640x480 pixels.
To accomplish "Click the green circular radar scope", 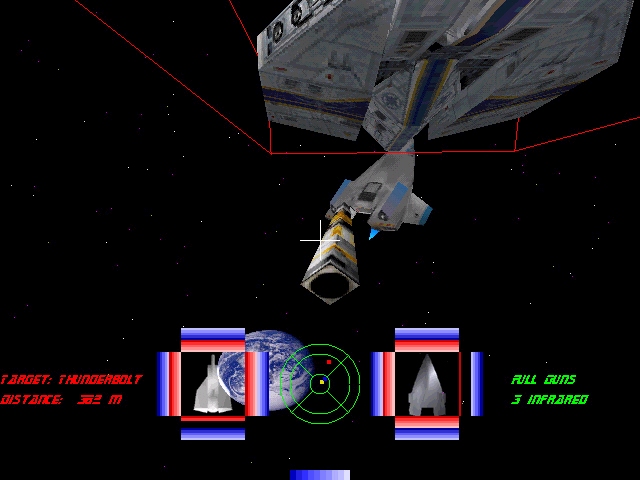I will pyautogui.click(x=319, y=381).
